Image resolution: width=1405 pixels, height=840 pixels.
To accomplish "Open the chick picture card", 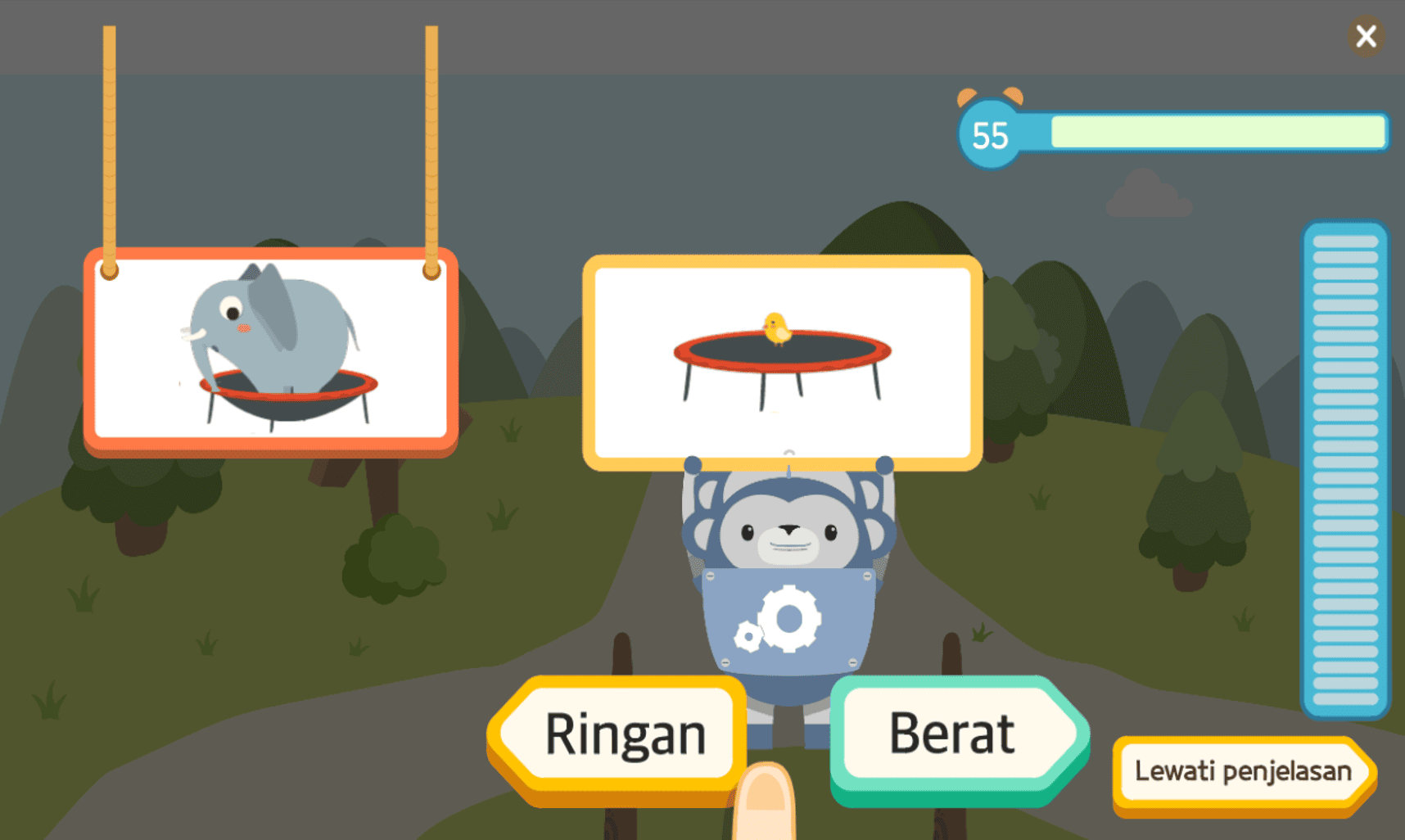I will [780, 360].
